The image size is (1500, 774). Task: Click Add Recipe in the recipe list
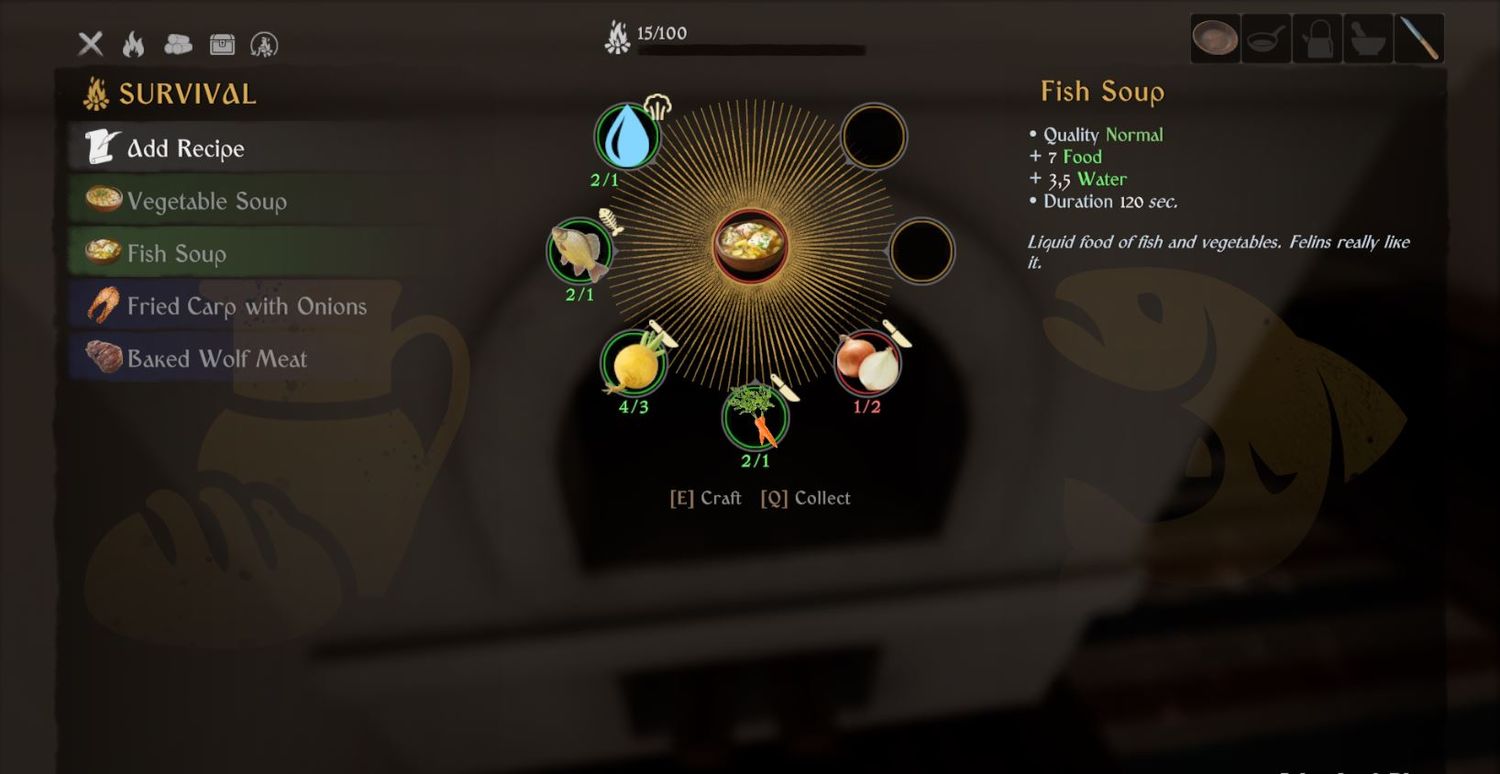[185, 149]
